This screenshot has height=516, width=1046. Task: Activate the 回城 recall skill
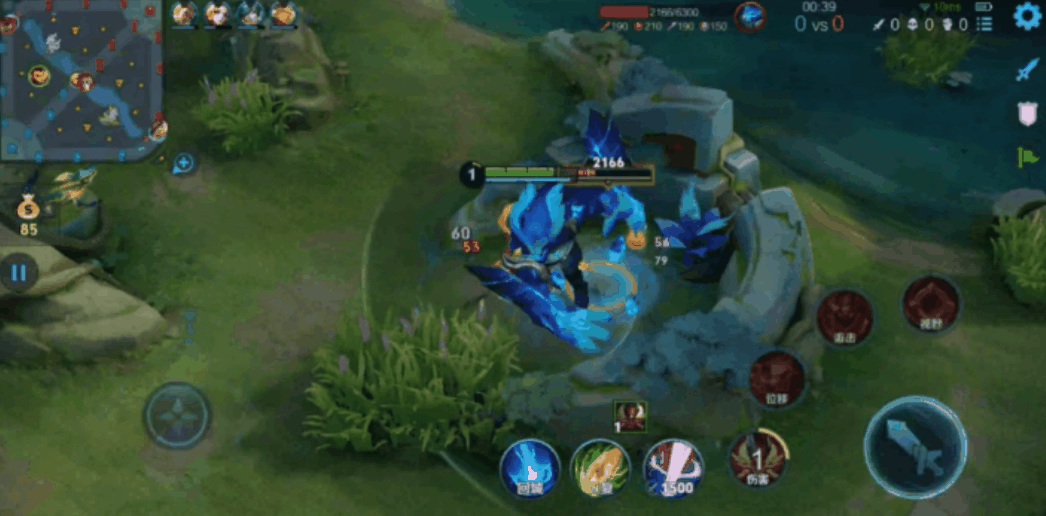530,468
